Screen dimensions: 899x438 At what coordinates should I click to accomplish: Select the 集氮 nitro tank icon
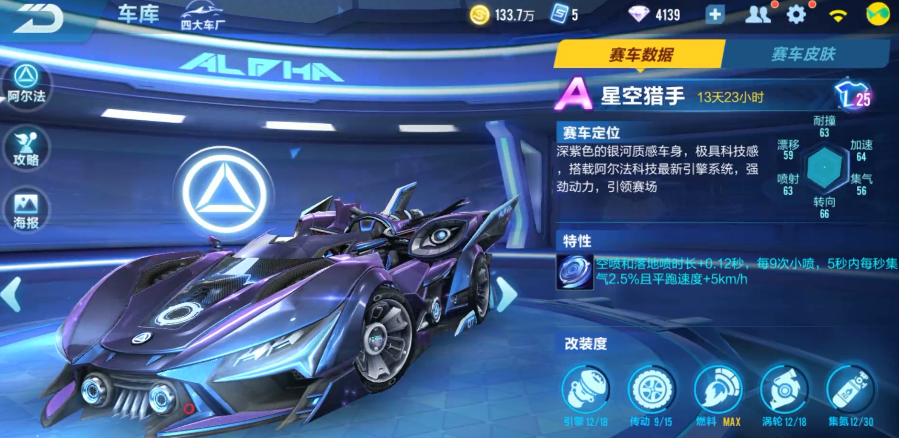[849, 388]
